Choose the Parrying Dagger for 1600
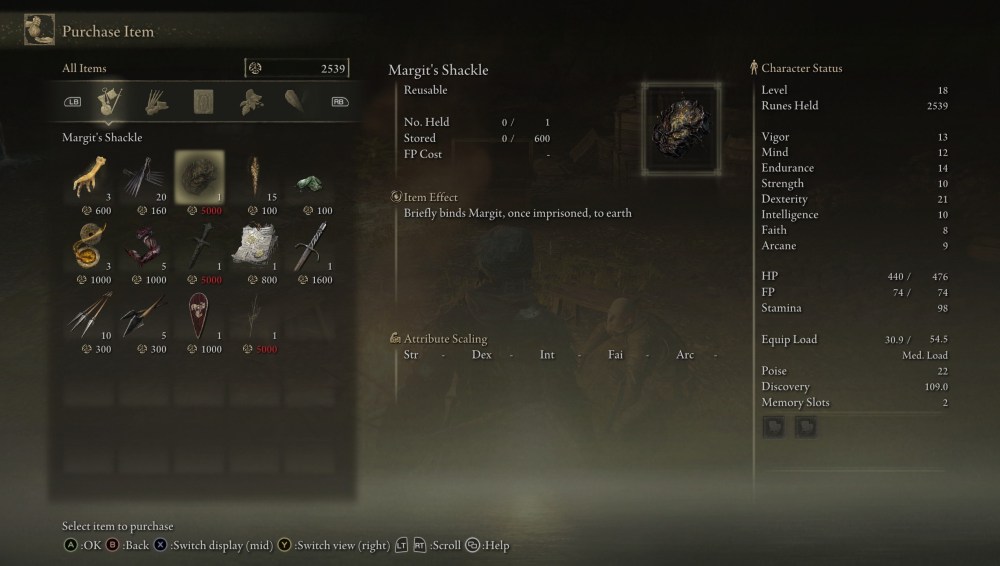 tap(309, 246)
